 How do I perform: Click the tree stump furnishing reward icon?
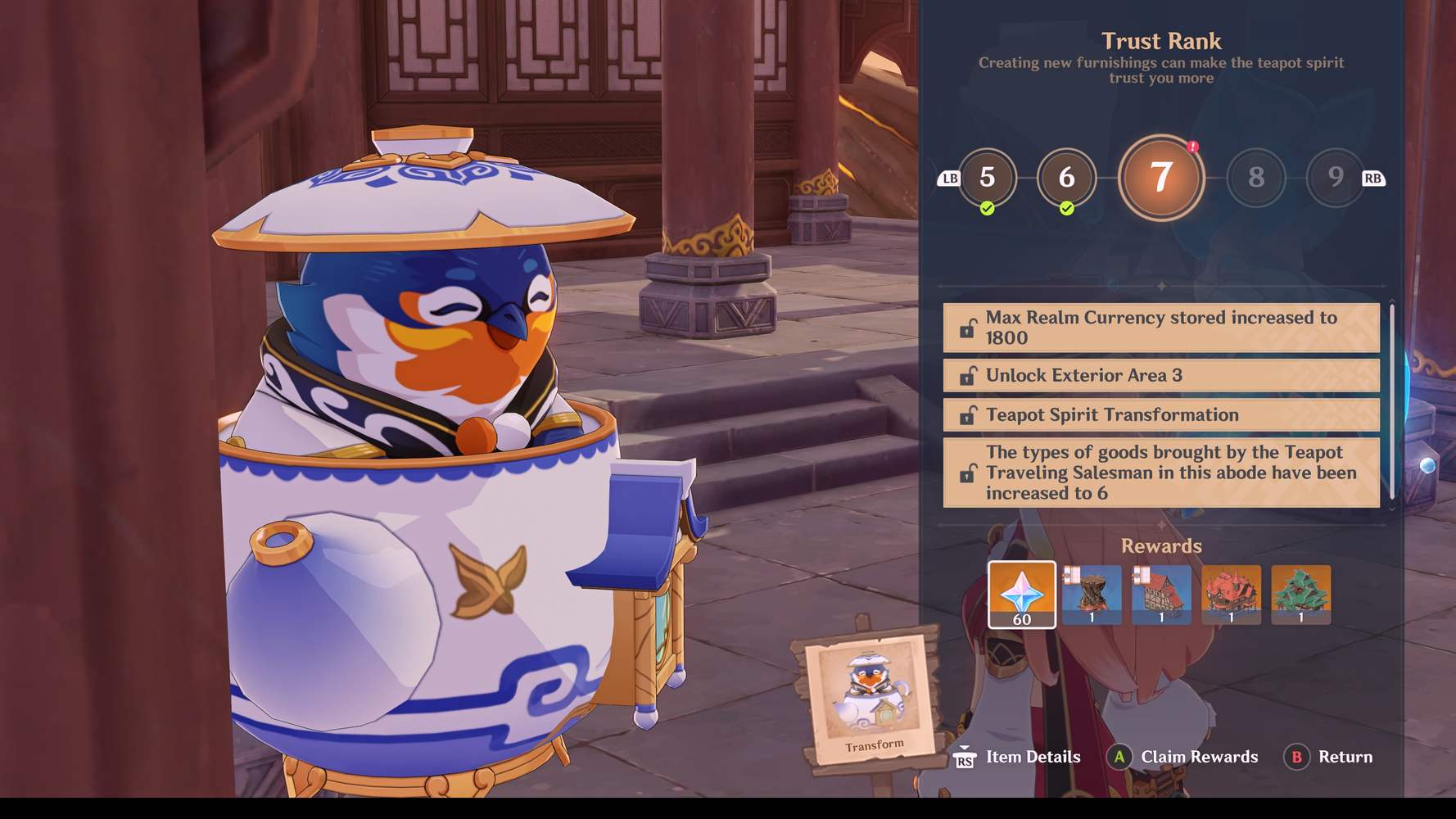[1092, 595]
